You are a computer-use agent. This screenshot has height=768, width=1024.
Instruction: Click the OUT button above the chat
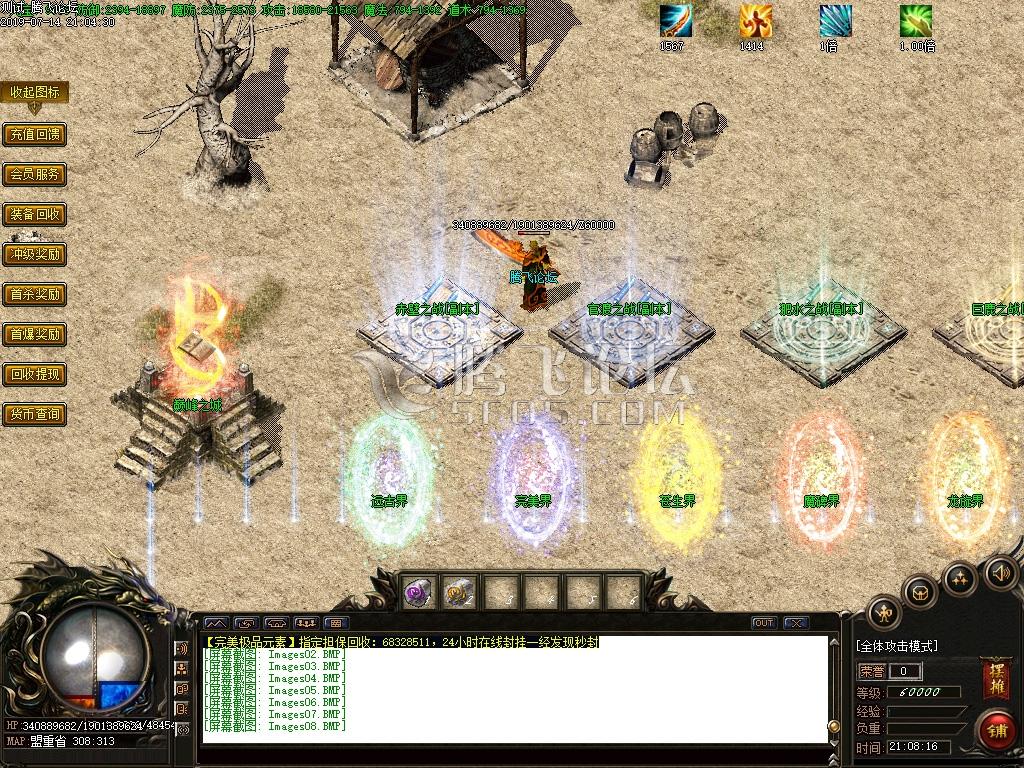764,623
